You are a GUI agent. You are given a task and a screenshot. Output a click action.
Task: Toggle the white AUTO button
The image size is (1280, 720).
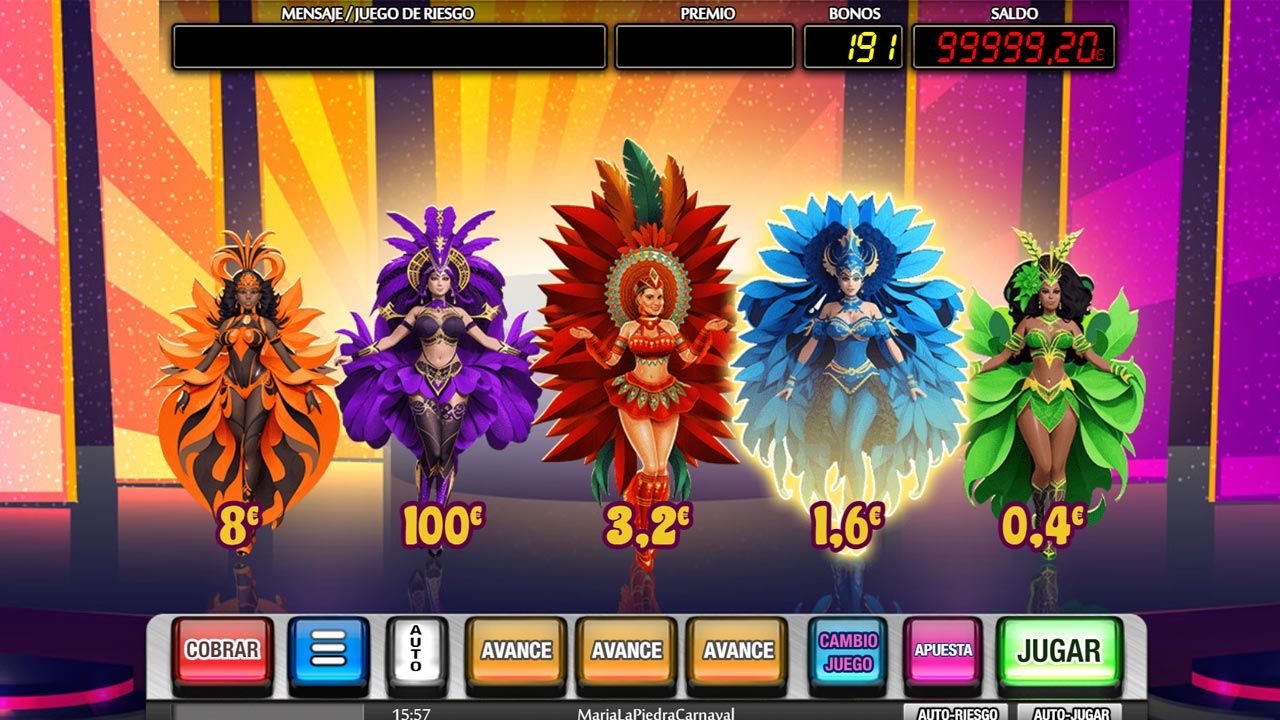pos(417,650)
